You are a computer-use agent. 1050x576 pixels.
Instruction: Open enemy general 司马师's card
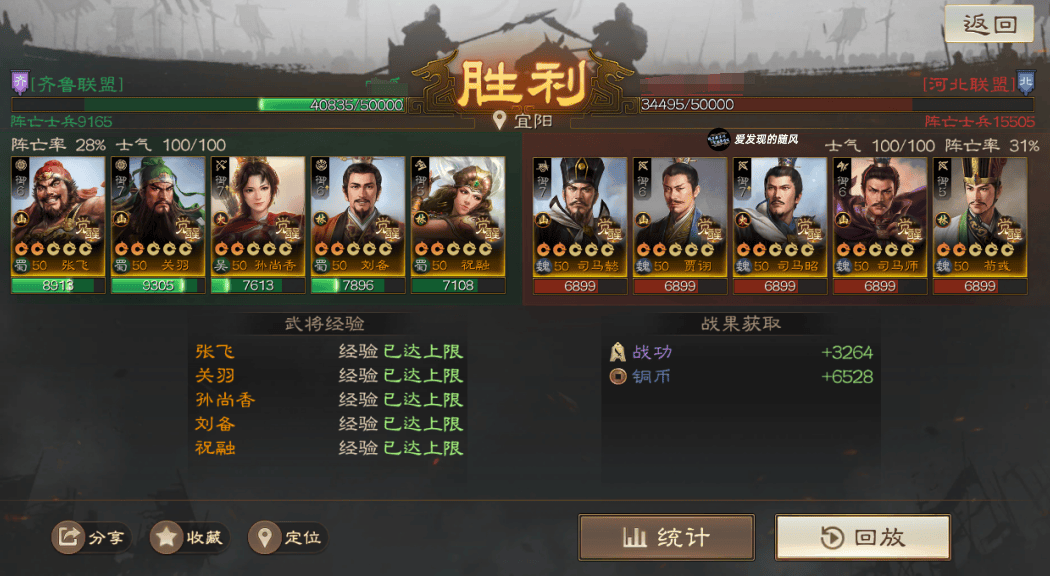[880, 215]
